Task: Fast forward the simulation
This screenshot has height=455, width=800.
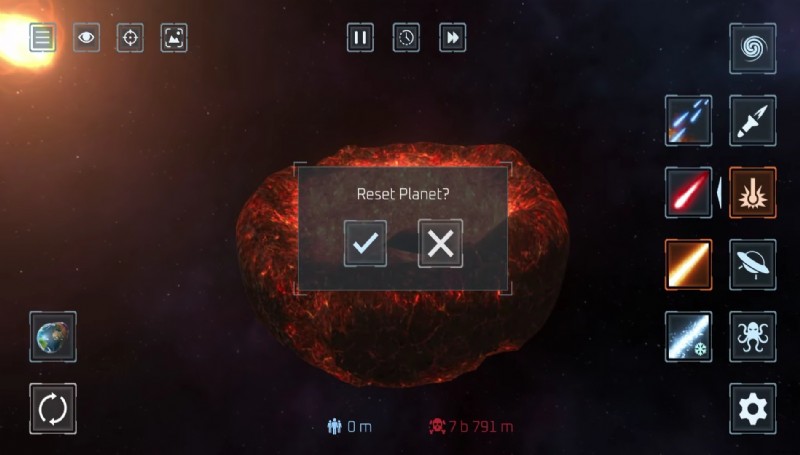Action: click(452, 38)
